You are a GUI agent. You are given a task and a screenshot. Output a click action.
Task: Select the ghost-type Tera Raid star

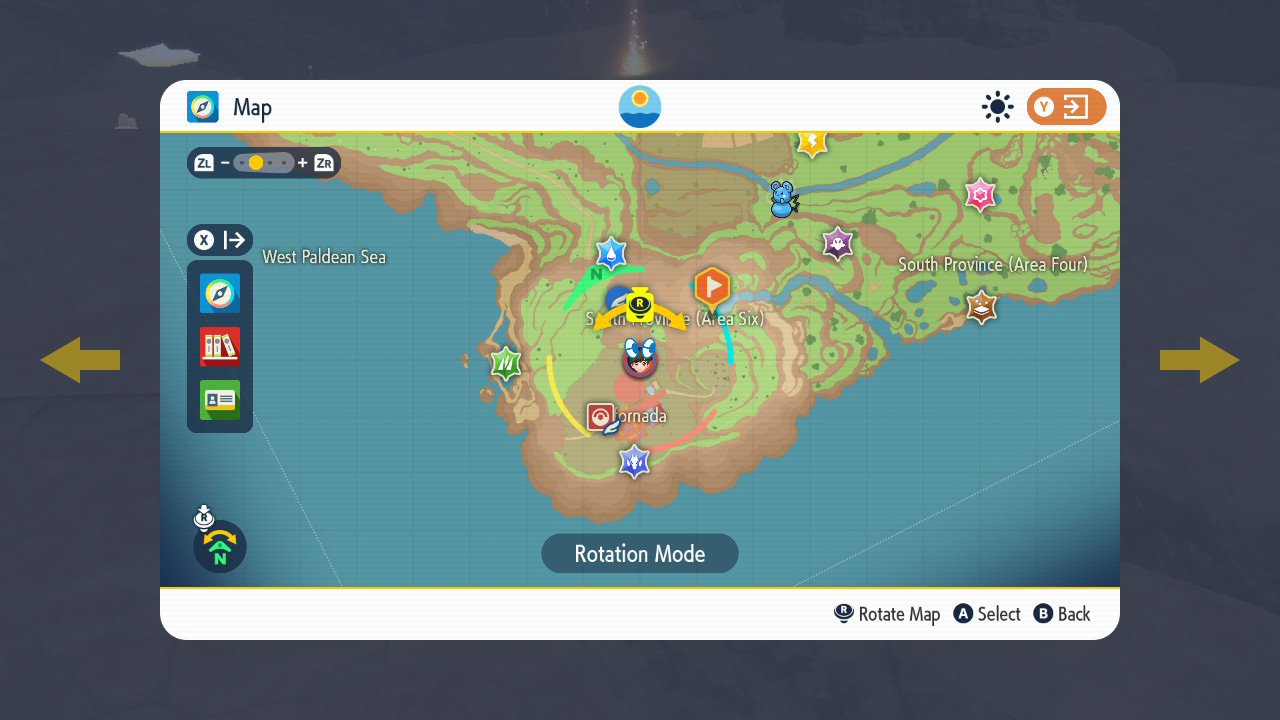(837, 242)
